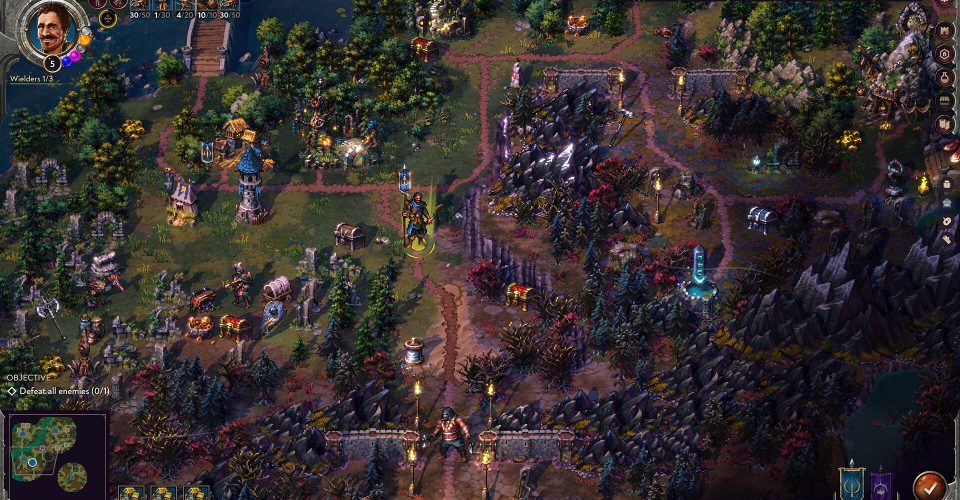This screenshot has width=960, height=500.
Task: Open the potion flask side menu icon
Action: 945,77
